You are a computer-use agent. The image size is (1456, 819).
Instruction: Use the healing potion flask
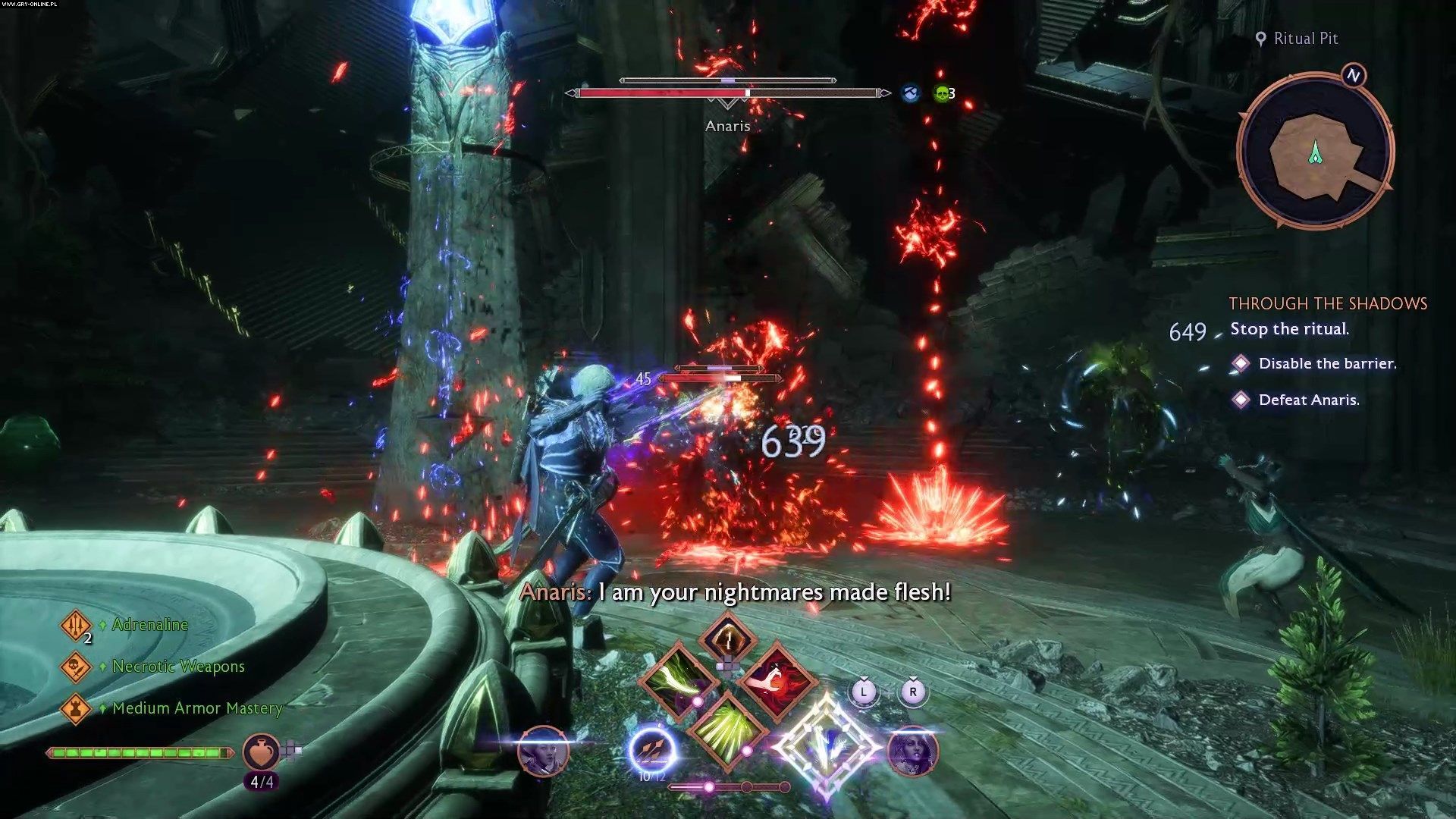click(261, 752)
